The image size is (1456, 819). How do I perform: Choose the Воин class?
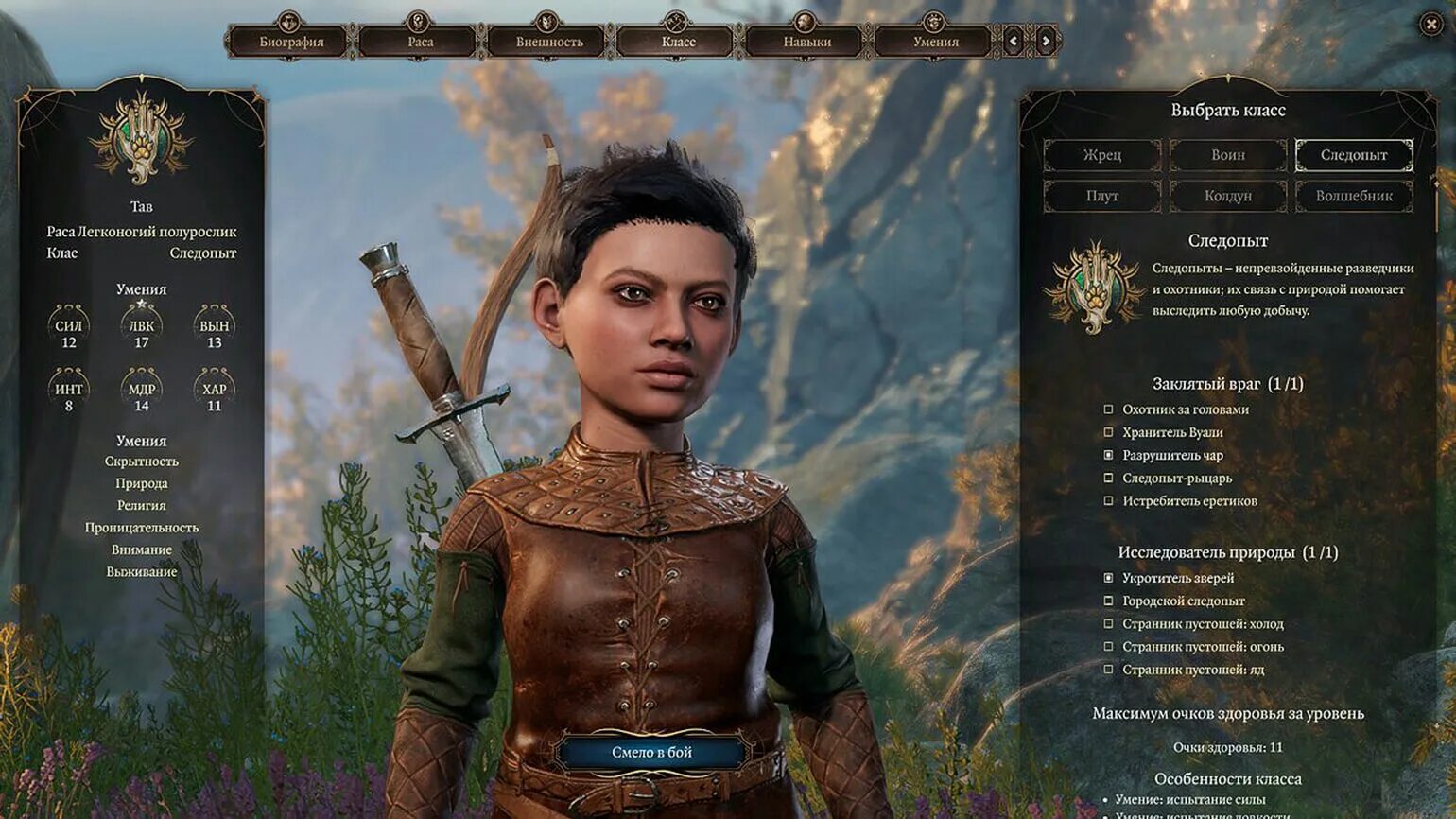(1228, 155)
